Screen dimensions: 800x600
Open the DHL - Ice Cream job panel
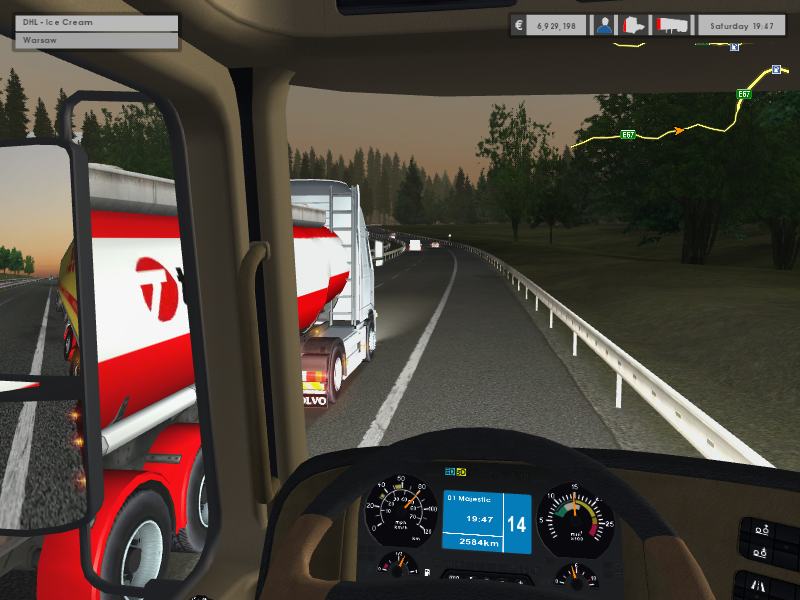(x=96, y=23)
